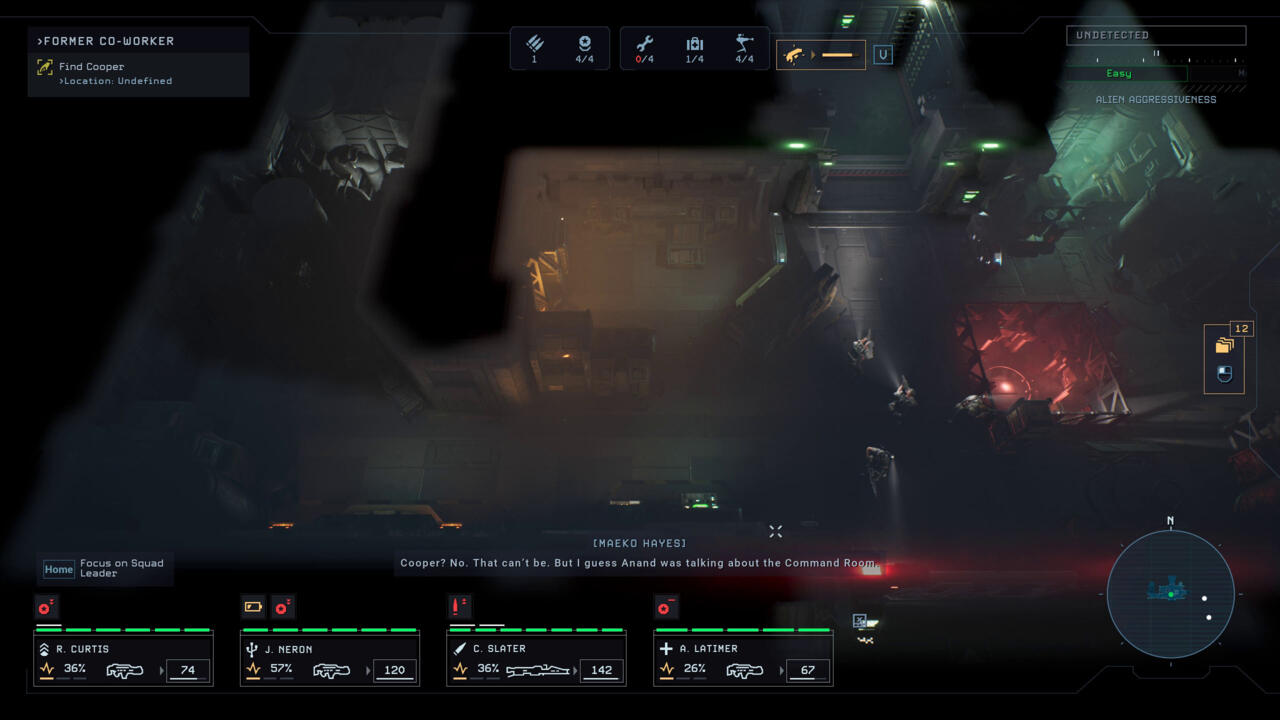Select C. Slater squad member card

tap(536, 659)
